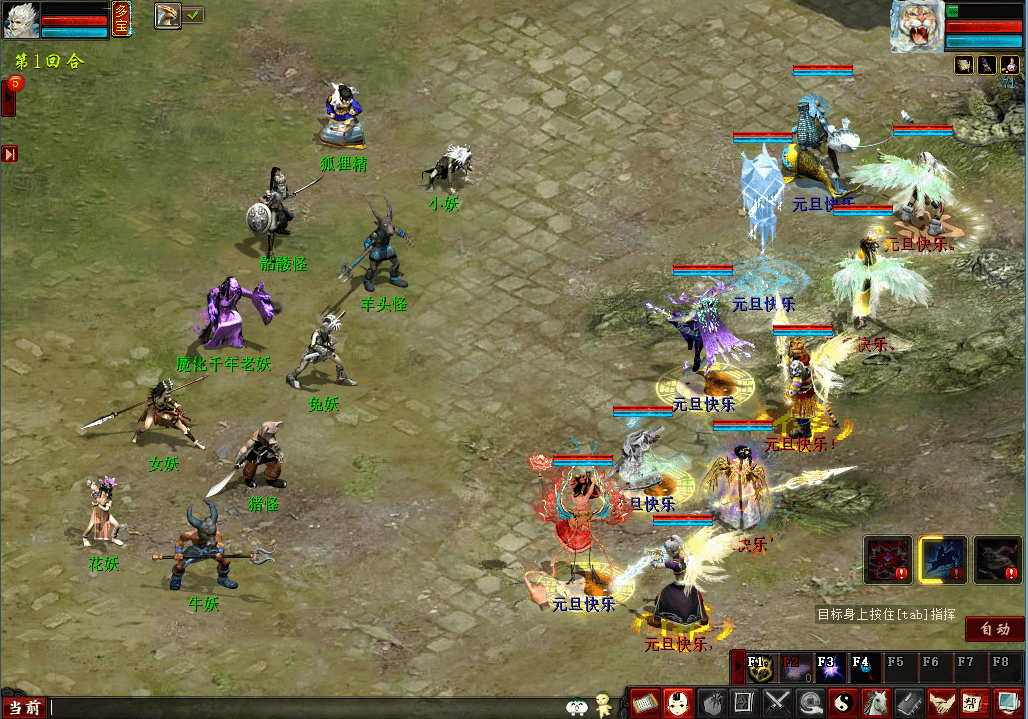
Task: Click the red skip-forward arrow button
Action: [x=10, y=154]
